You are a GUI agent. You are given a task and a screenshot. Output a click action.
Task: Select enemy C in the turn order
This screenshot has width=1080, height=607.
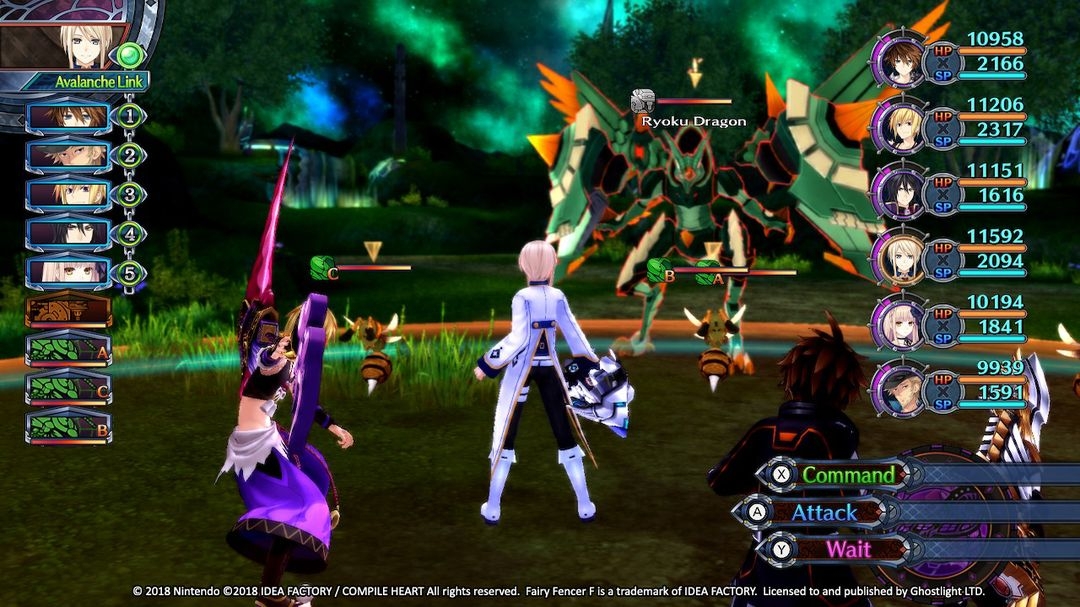[x=68, y=388]
